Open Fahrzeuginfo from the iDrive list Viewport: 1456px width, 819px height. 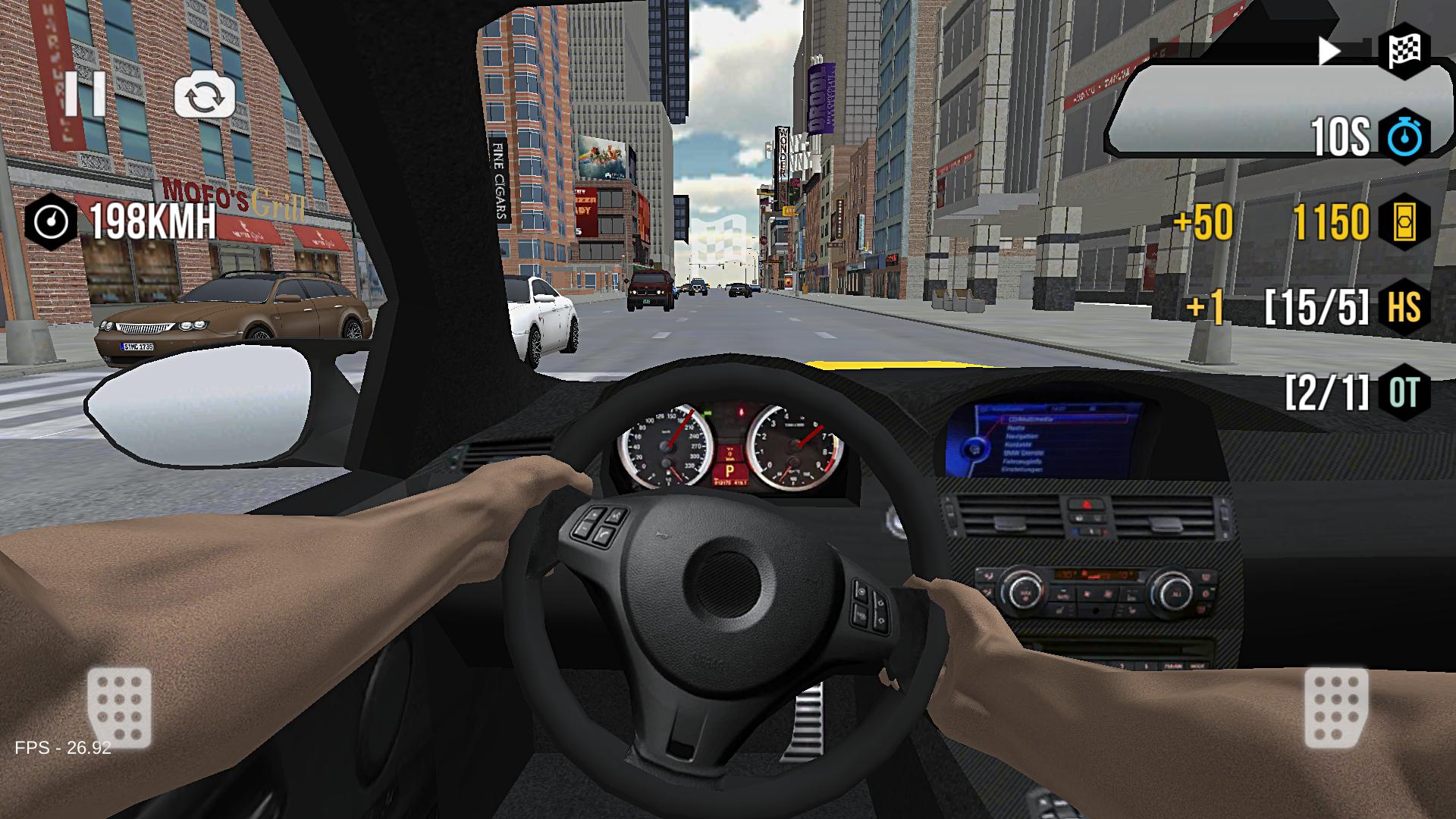click(x=1021, y=461)
